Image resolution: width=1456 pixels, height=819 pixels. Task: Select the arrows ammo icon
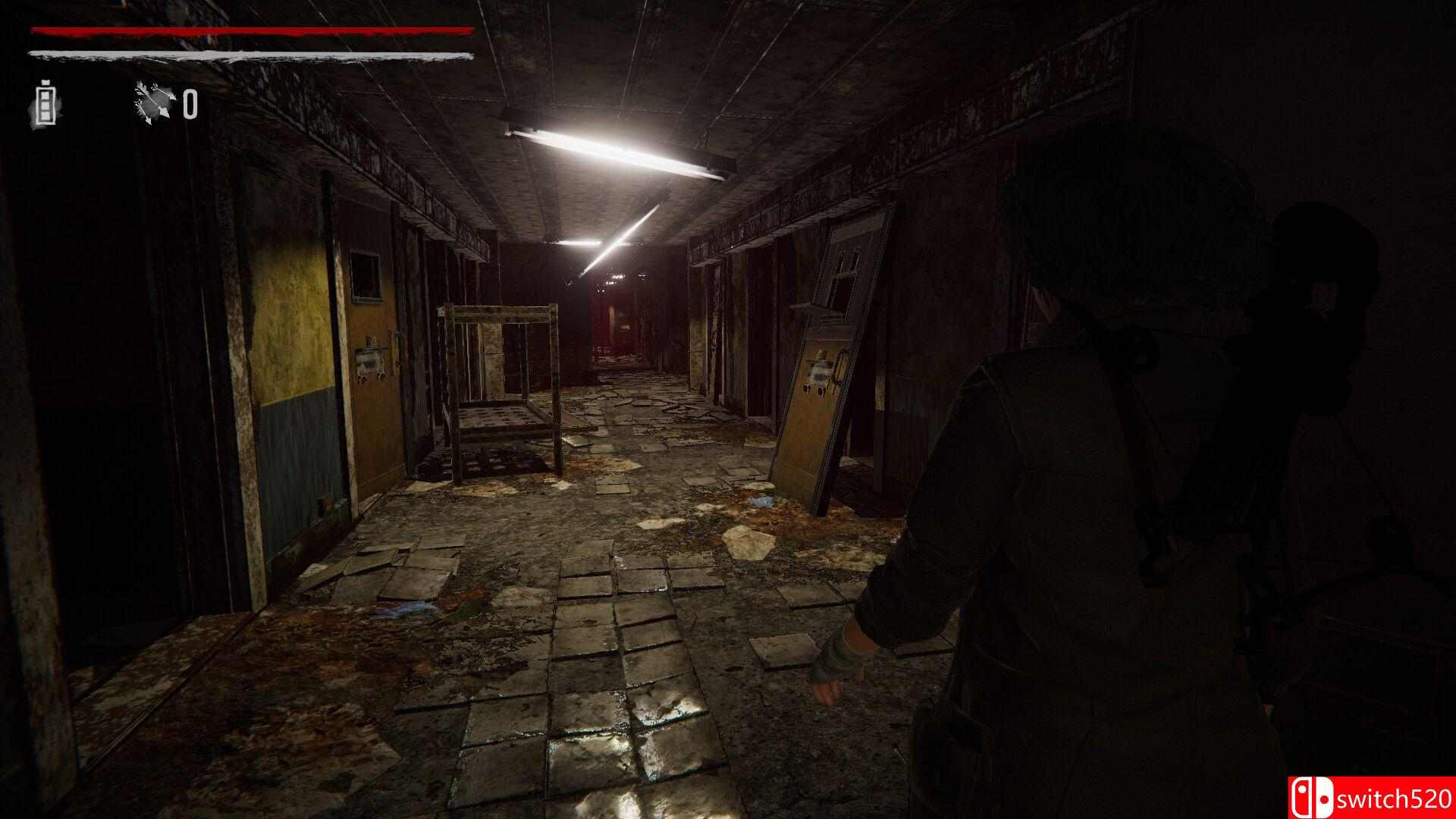[154, 103]
